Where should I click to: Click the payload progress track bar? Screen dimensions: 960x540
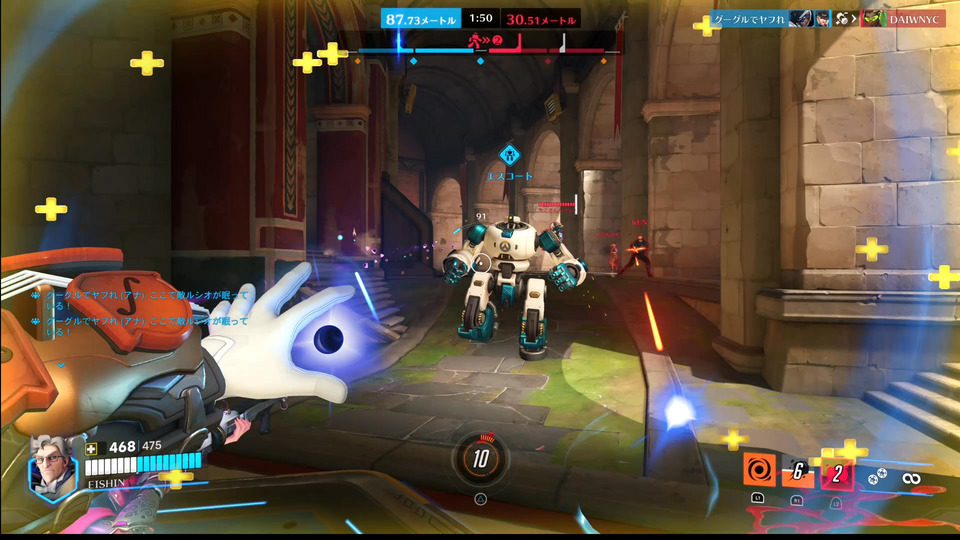tap(488, 49)
